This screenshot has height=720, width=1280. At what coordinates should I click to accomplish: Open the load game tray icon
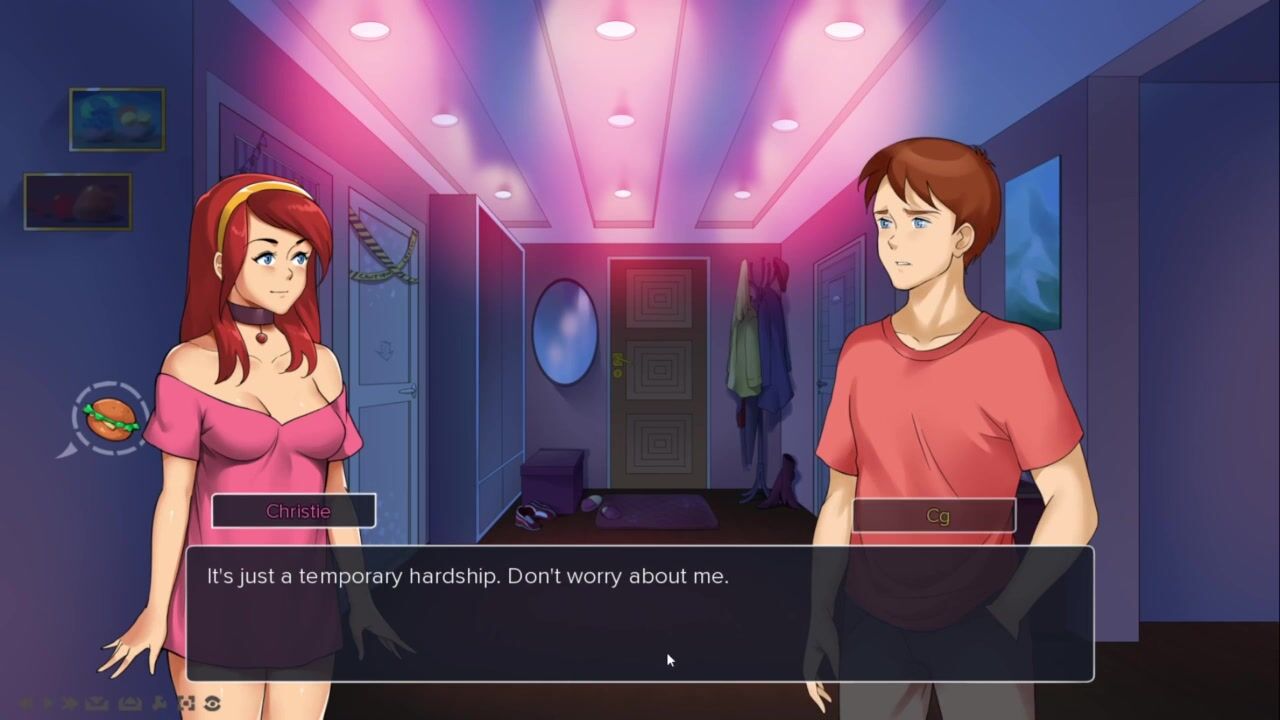click(x=130, y=703)
